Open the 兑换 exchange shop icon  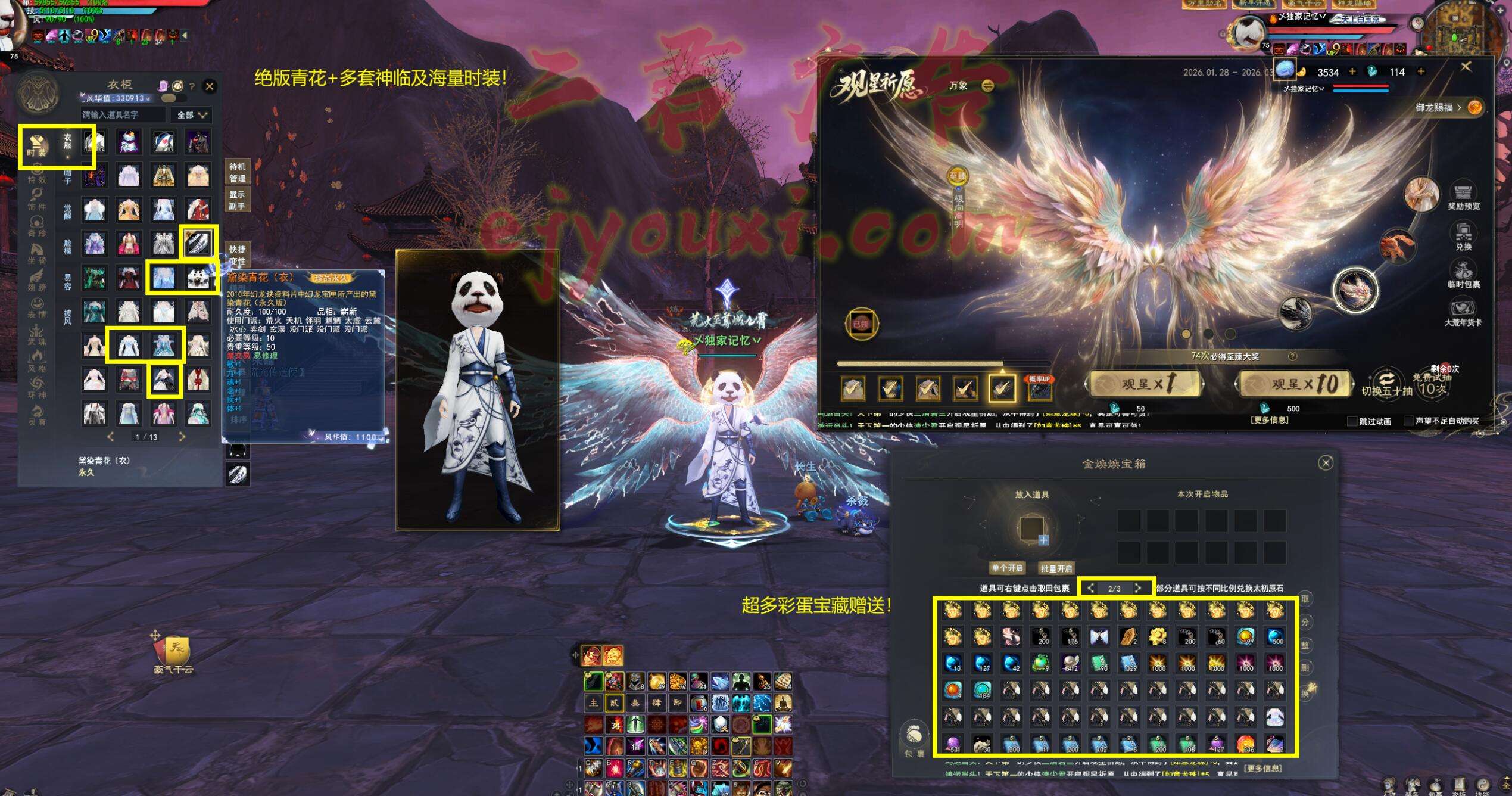(x=1463, y=236)
